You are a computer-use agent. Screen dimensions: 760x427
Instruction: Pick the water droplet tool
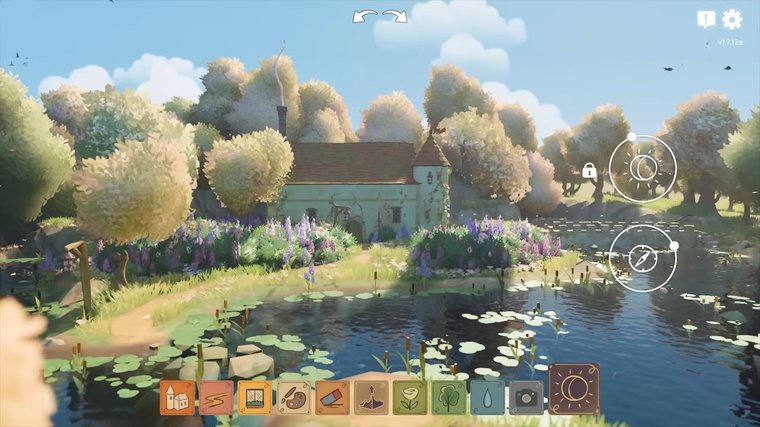[487, 397]
